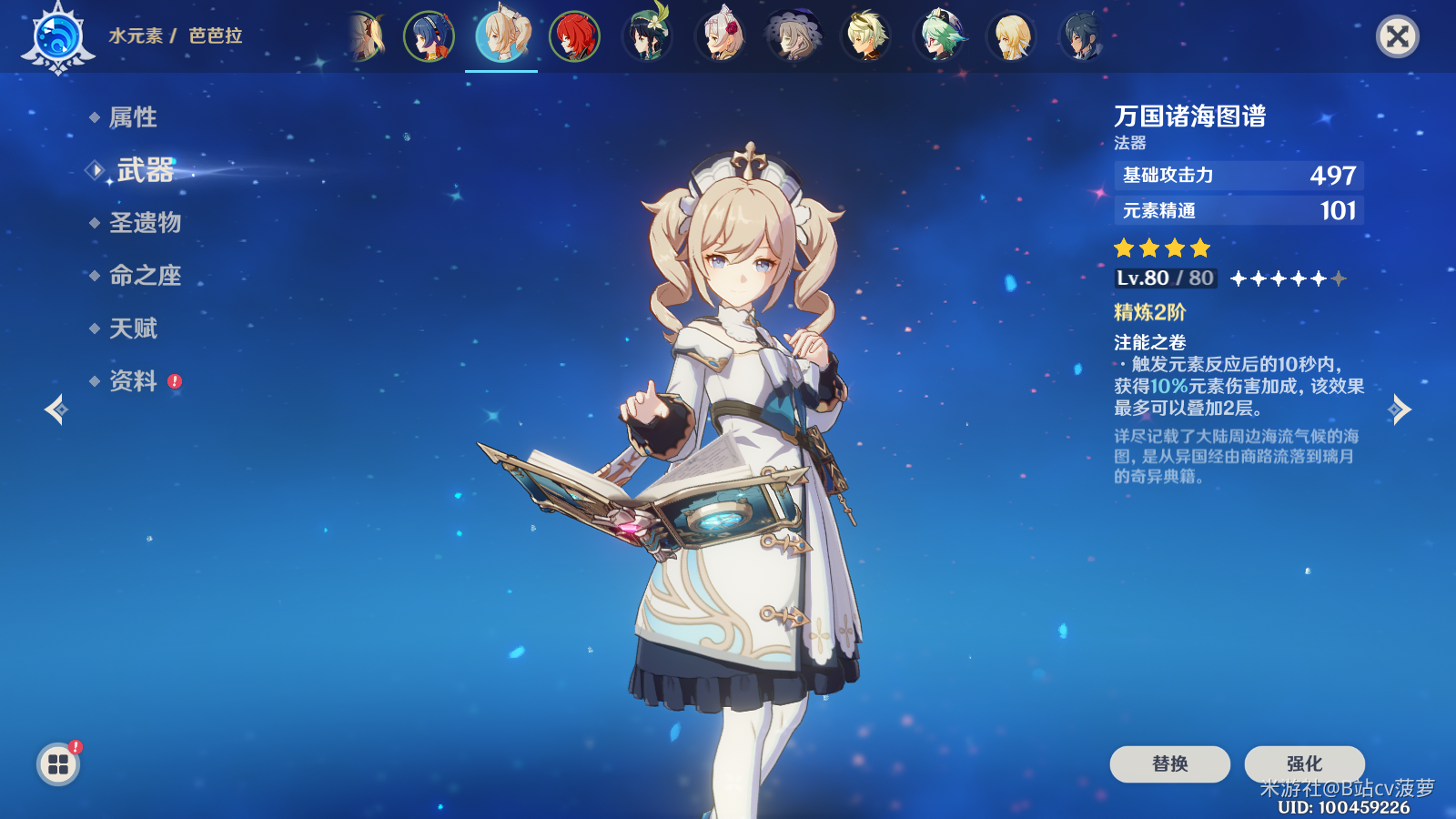Select Barbara's highlighted portrait
Viewport: 1456px width, 819px height.
(x=501, y=36)
